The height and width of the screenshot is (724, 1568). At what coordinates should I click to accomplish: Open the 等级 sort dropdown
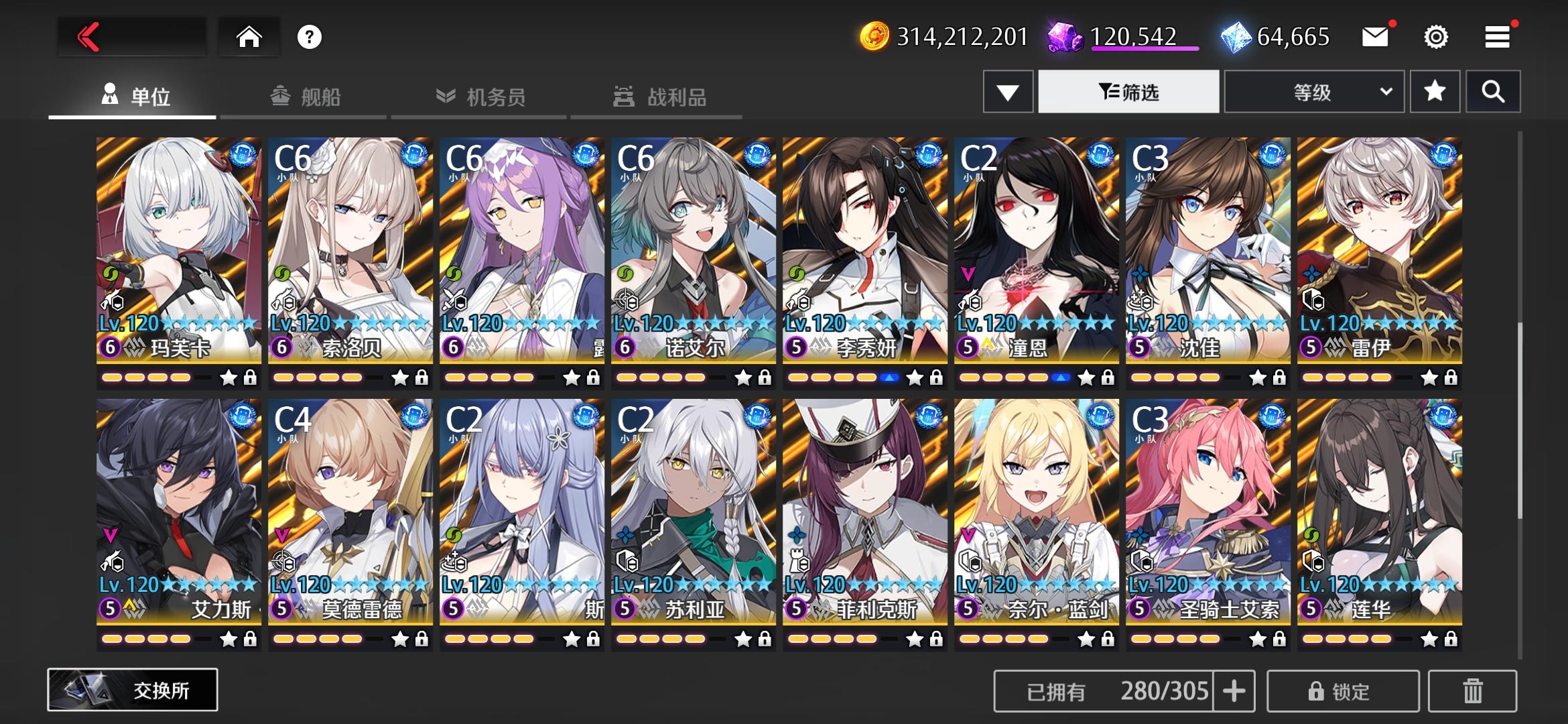tap(1313, 91)
